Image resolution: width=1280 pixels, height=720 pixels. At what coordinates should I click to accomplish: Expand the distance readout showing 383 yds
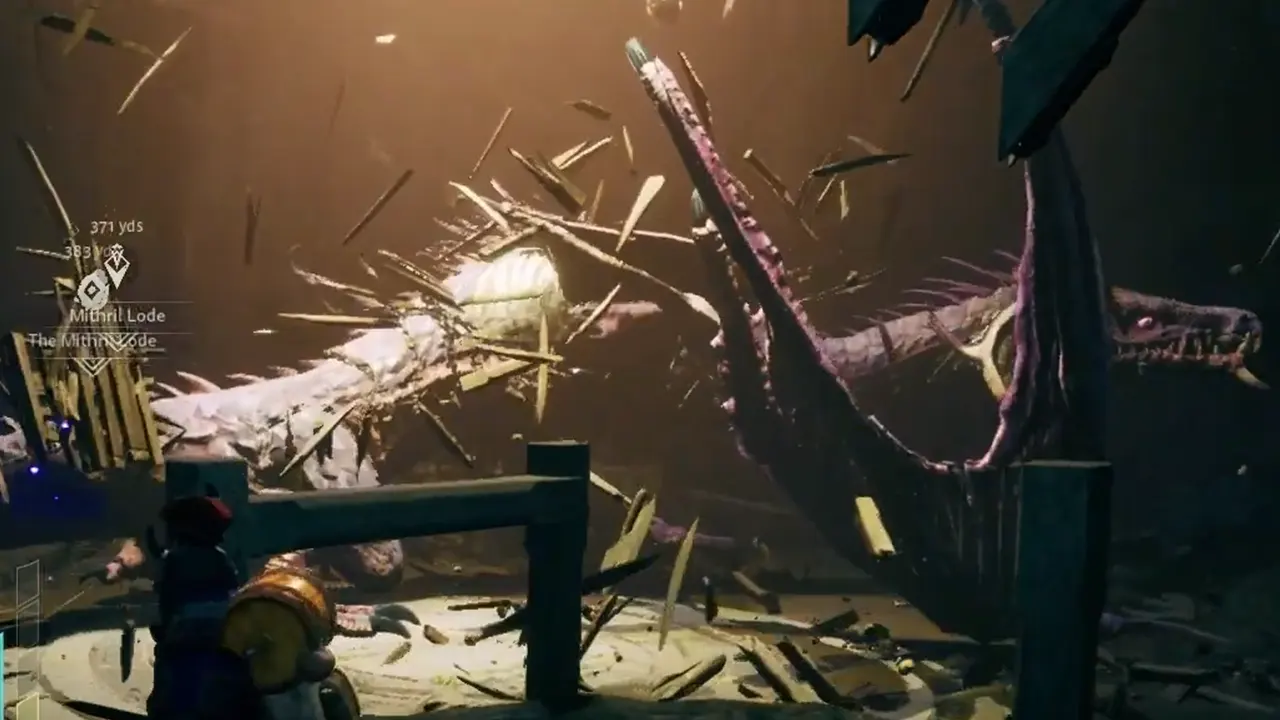pyautogui.click(x=87, y=250)
